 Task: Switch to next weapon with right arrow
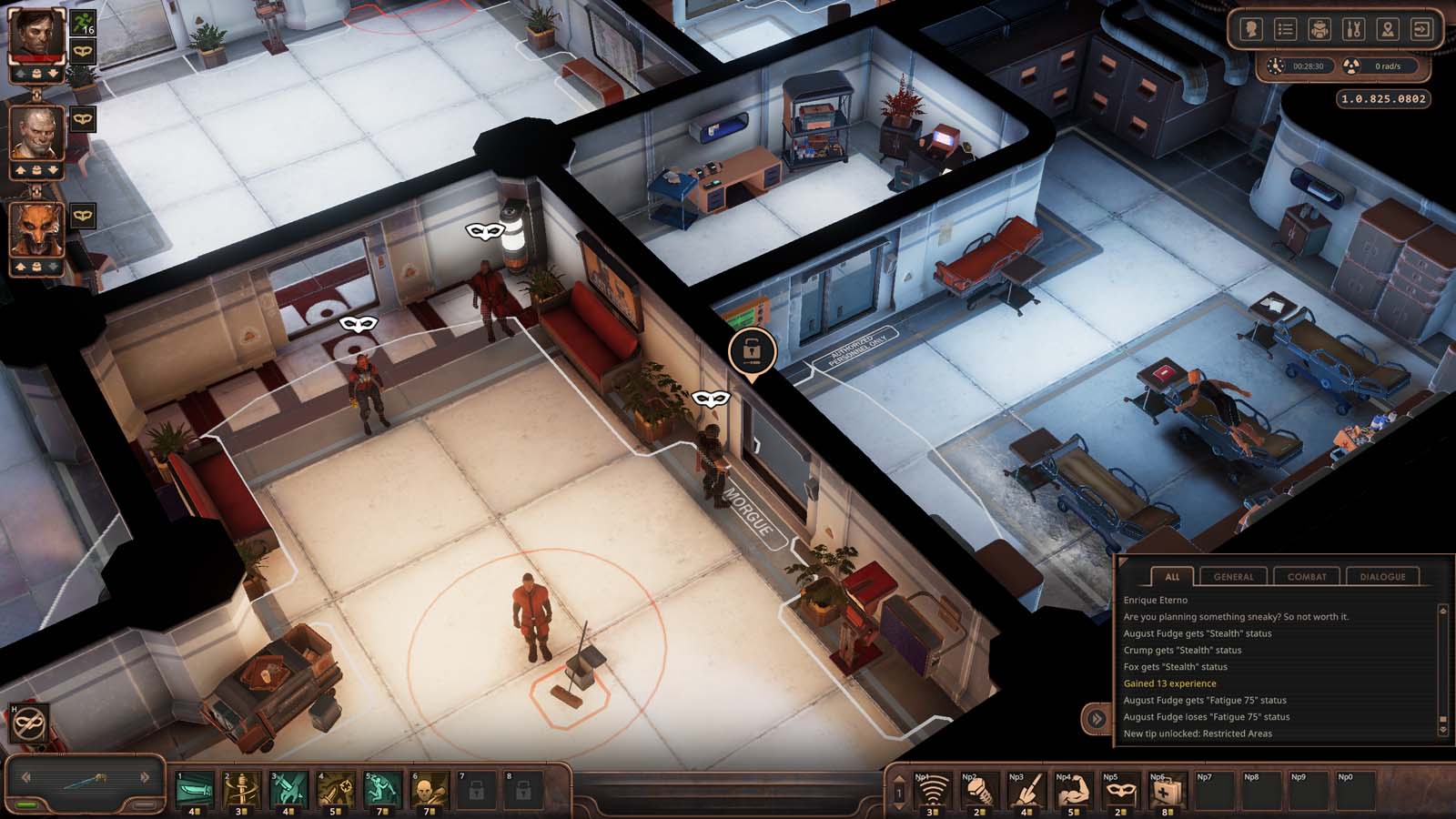[x=145, y=777]
